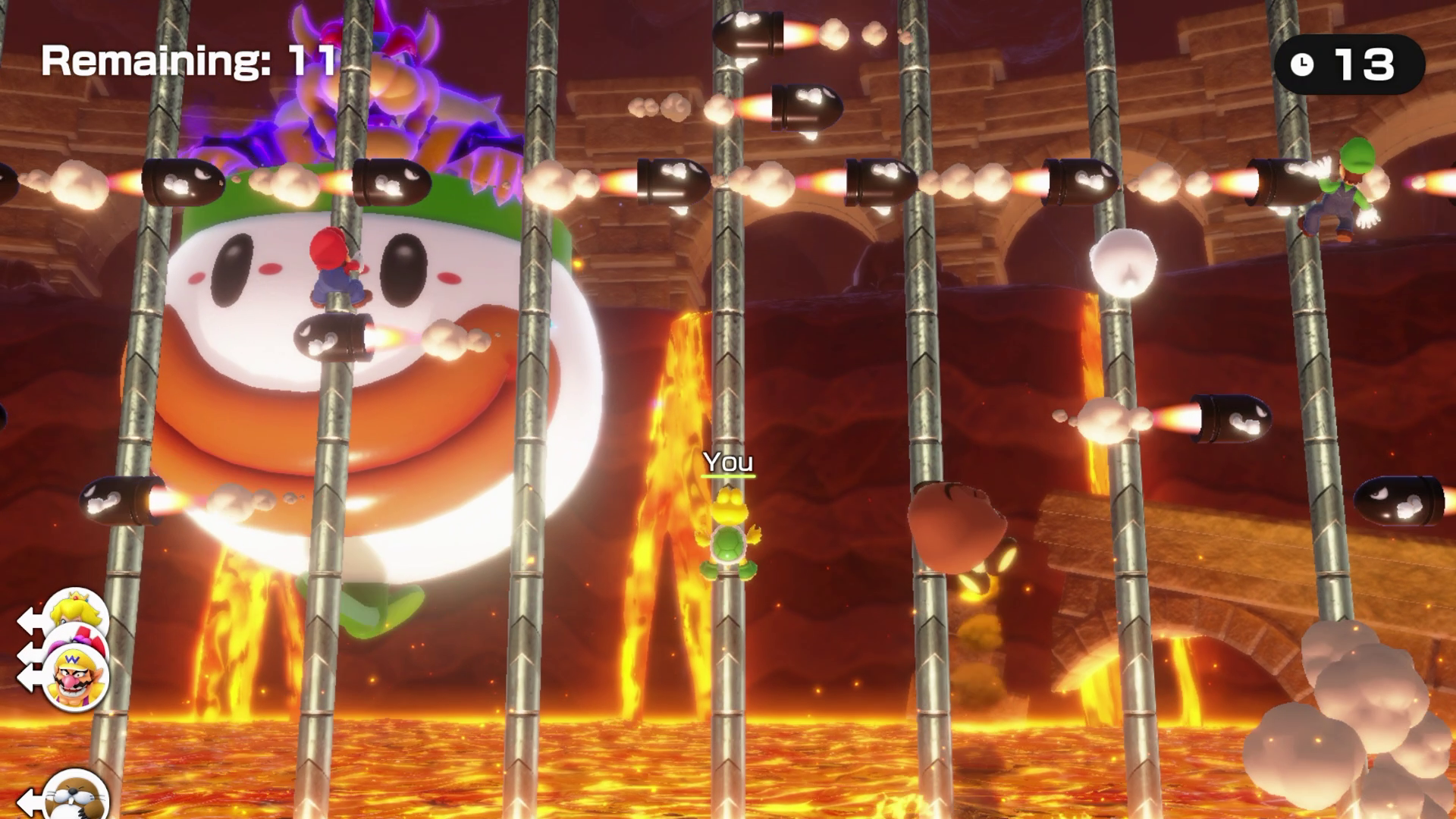Expand the Remaining counter in the top left
Image resolution: width=1456 pixels, height=819 pixels.
tap(190, 61)
